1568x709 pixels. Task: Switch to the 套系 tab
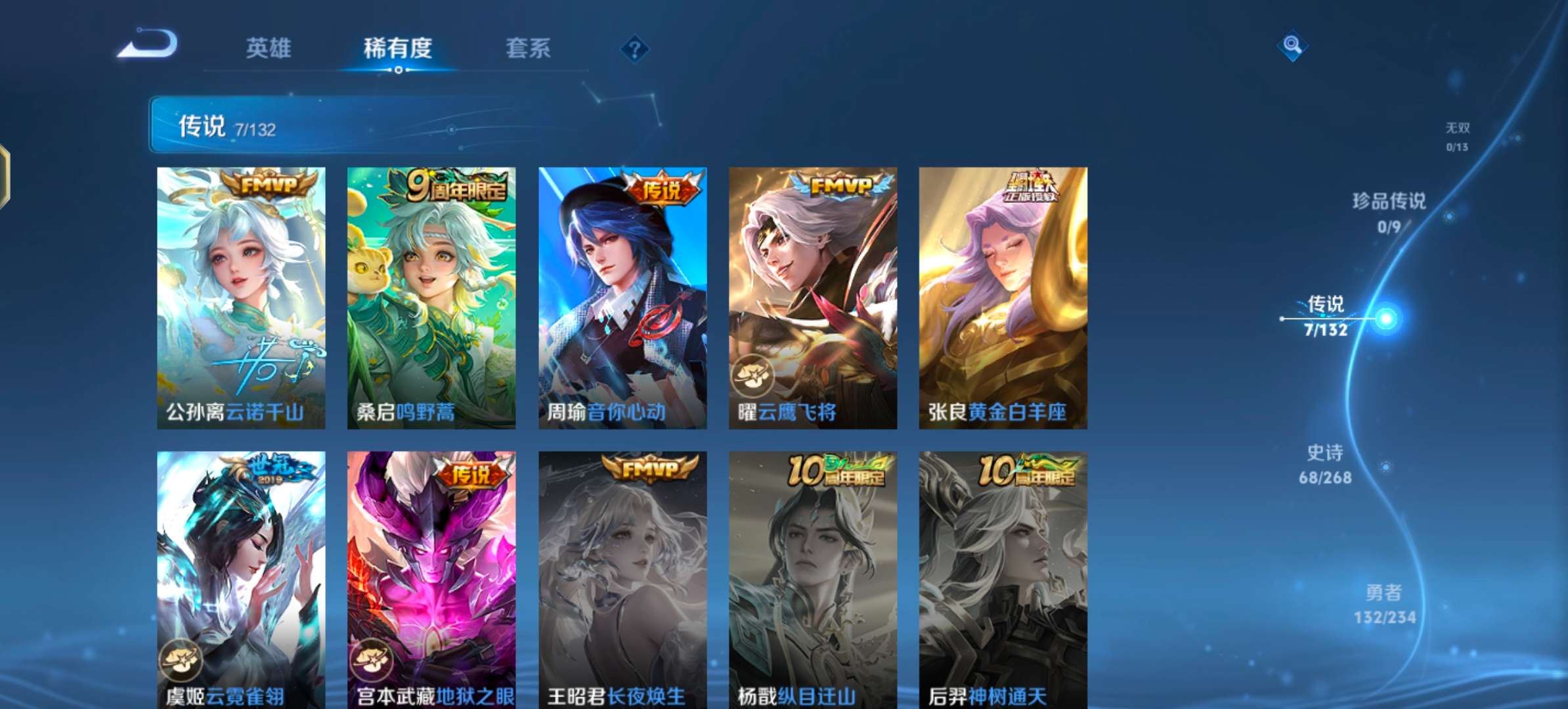tap(528, 49)
